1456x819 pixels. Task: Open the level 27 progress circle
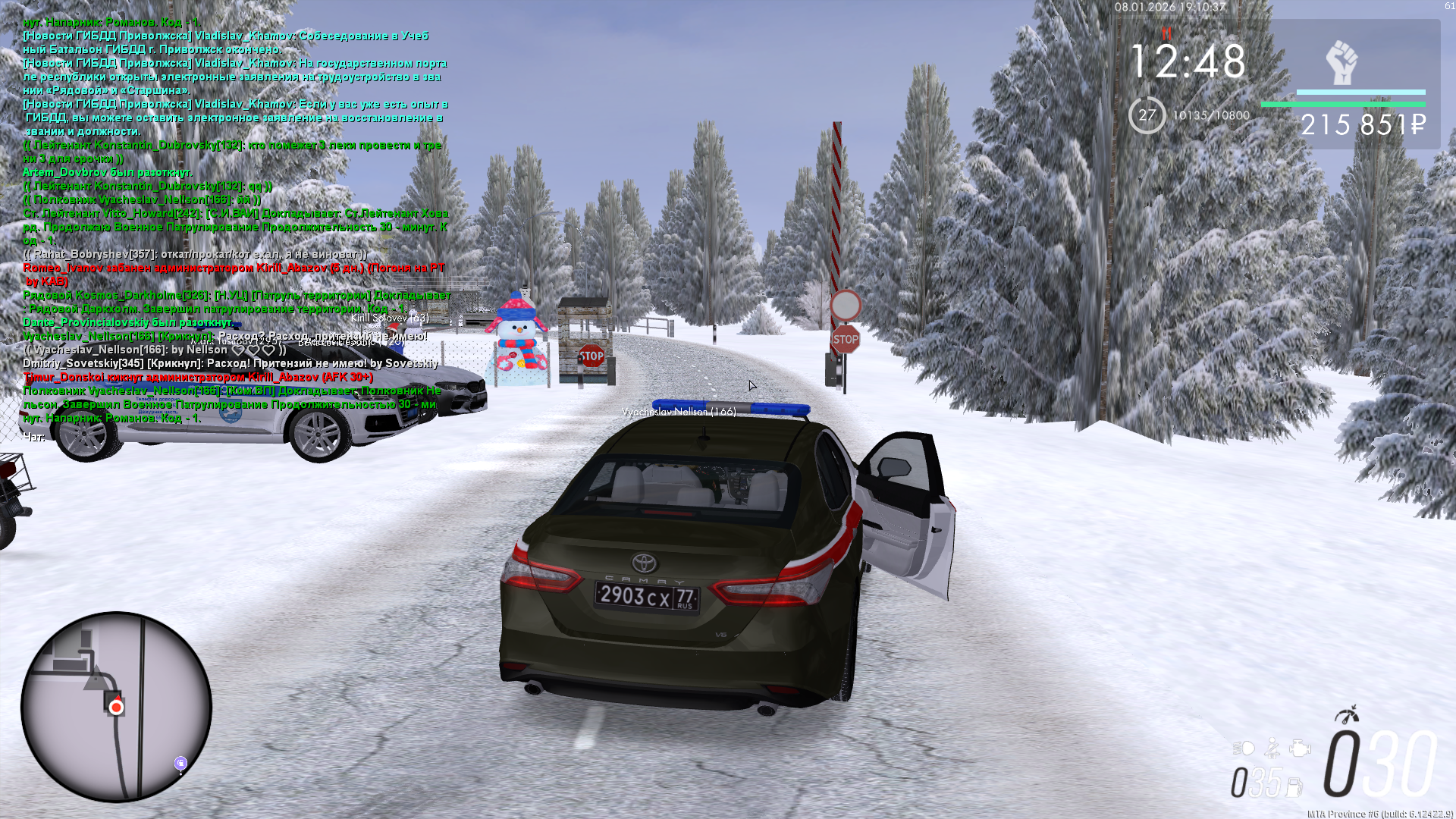(x=1147, y=115)
